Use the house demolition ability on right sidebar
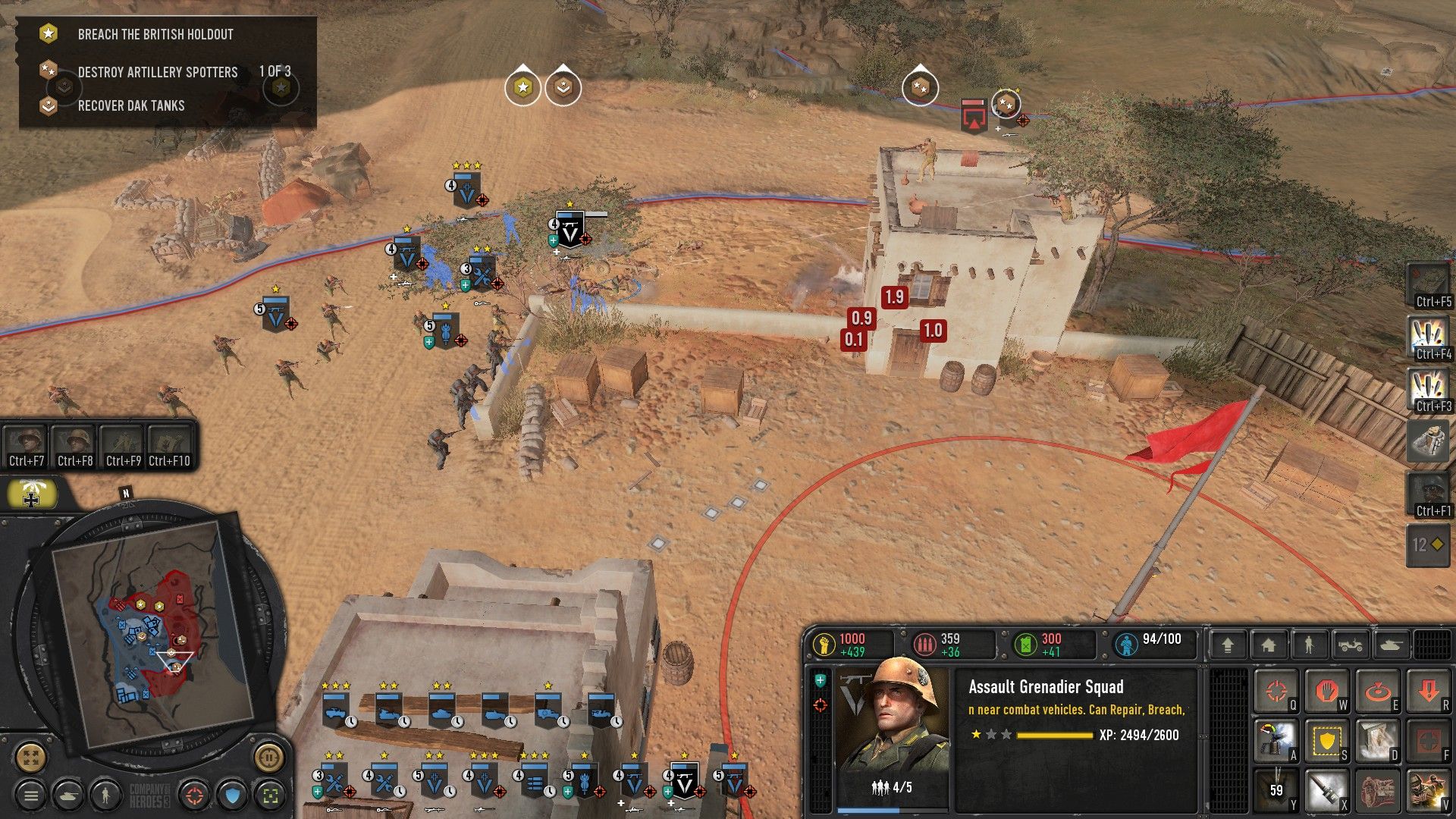1456x819 pixels. pos(1427,441)
